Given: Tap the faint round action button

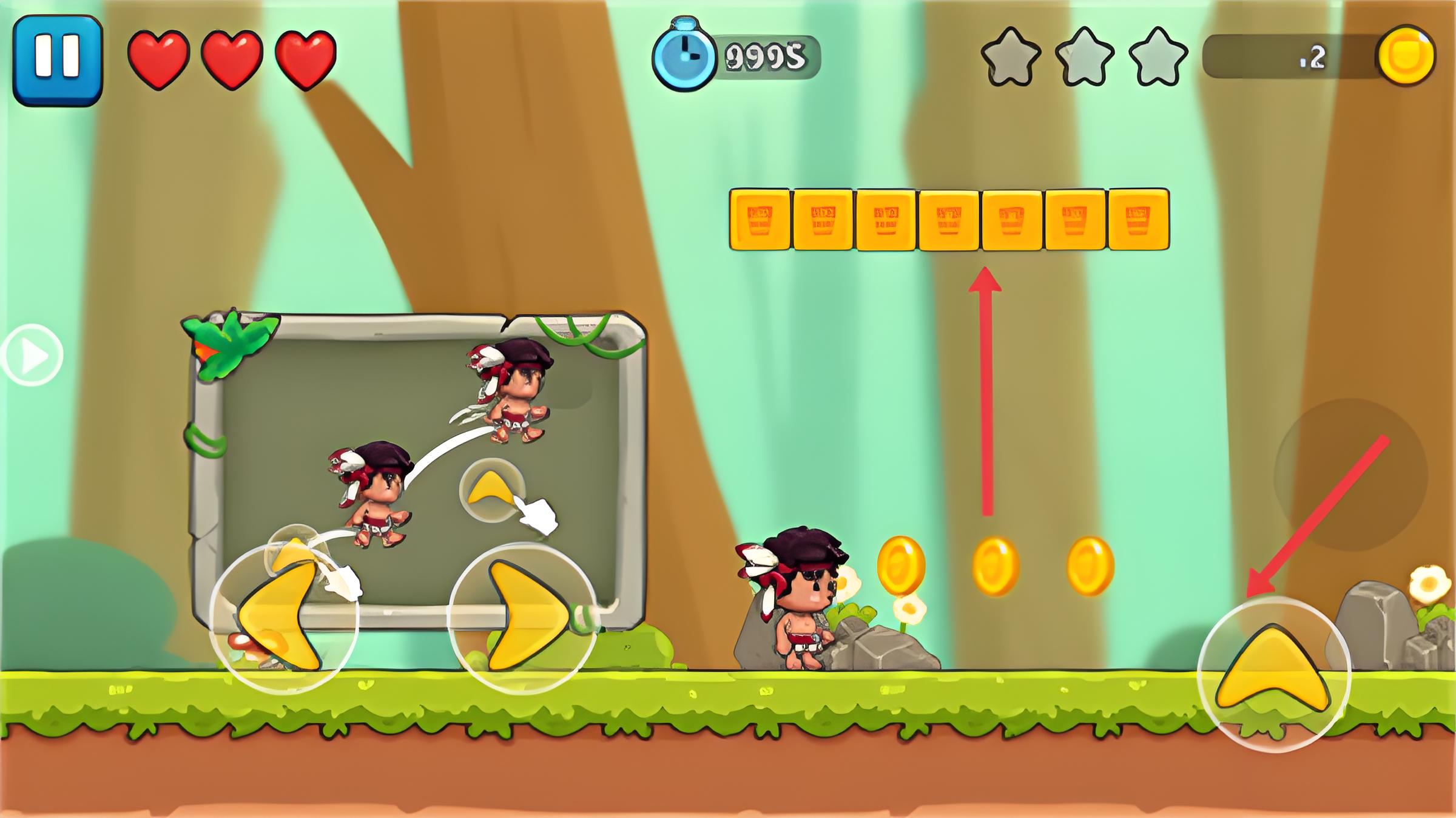Looking at the screenshot, I should (1350, 475).
